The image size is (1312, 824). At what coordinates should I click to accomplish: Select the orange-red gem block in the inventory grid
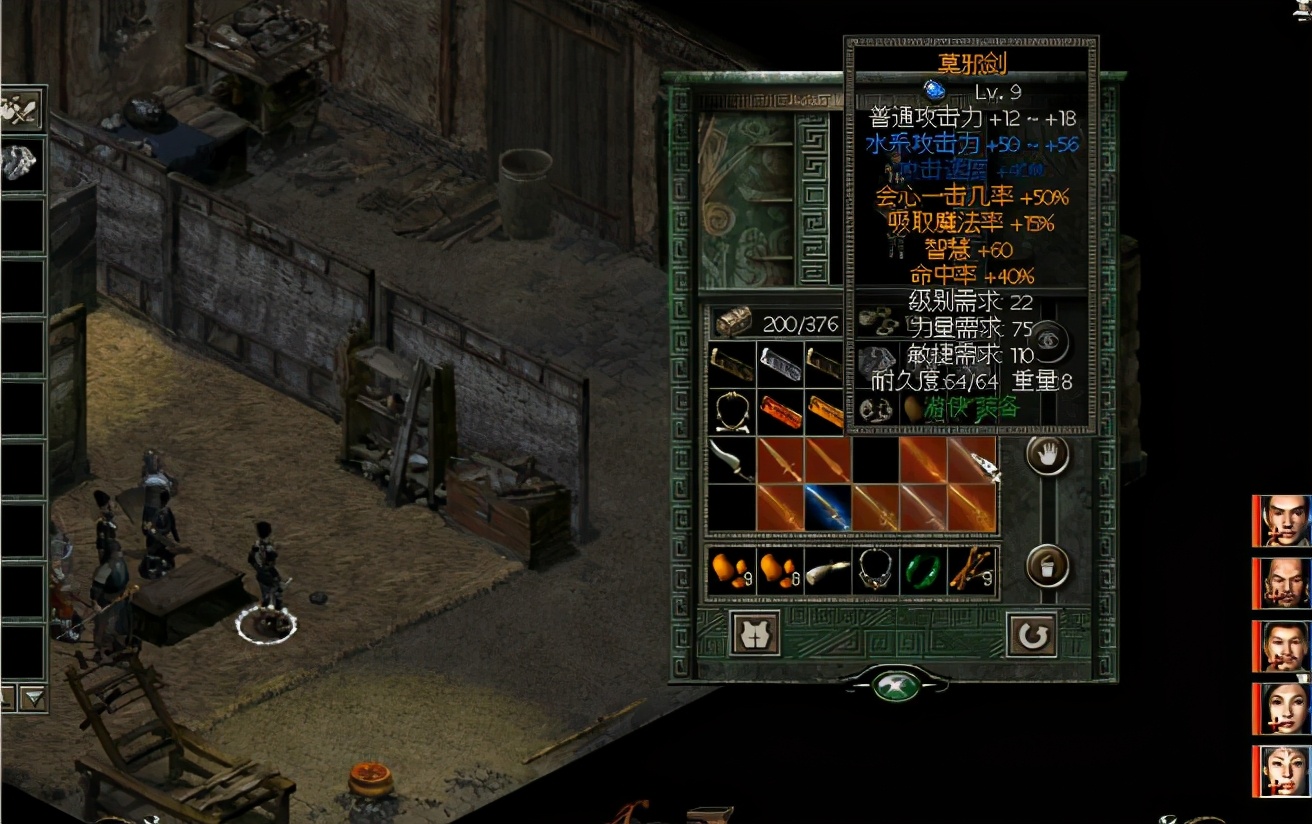(780, 411)
